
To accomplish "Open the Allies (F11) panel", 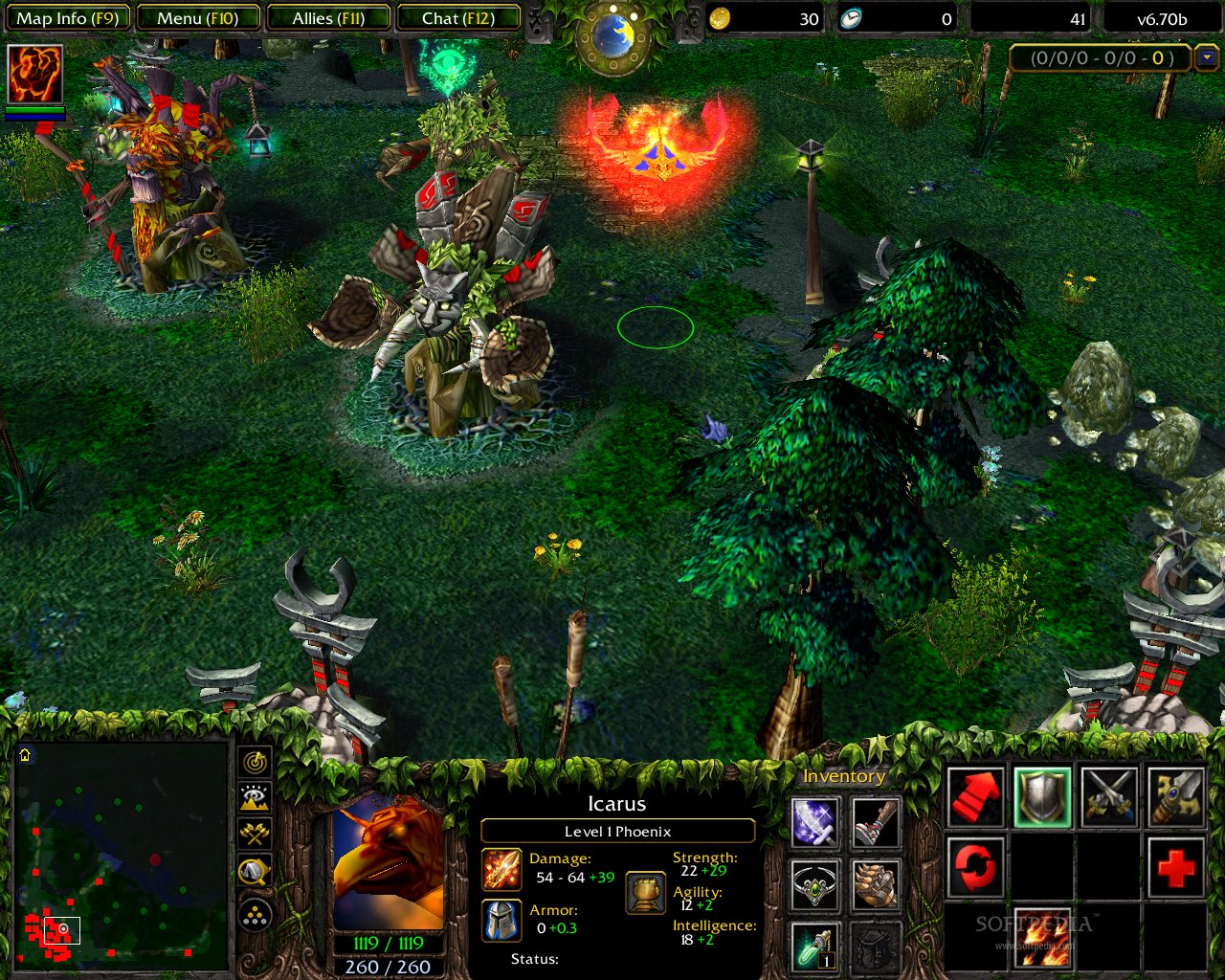I will 328,17.
